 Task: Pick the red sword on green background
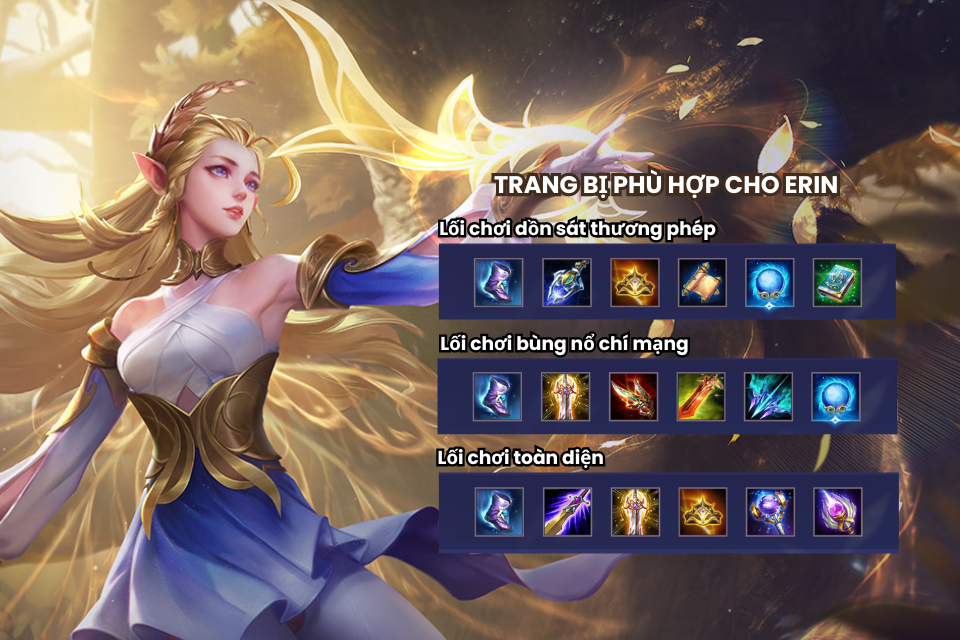pos(702,397)
